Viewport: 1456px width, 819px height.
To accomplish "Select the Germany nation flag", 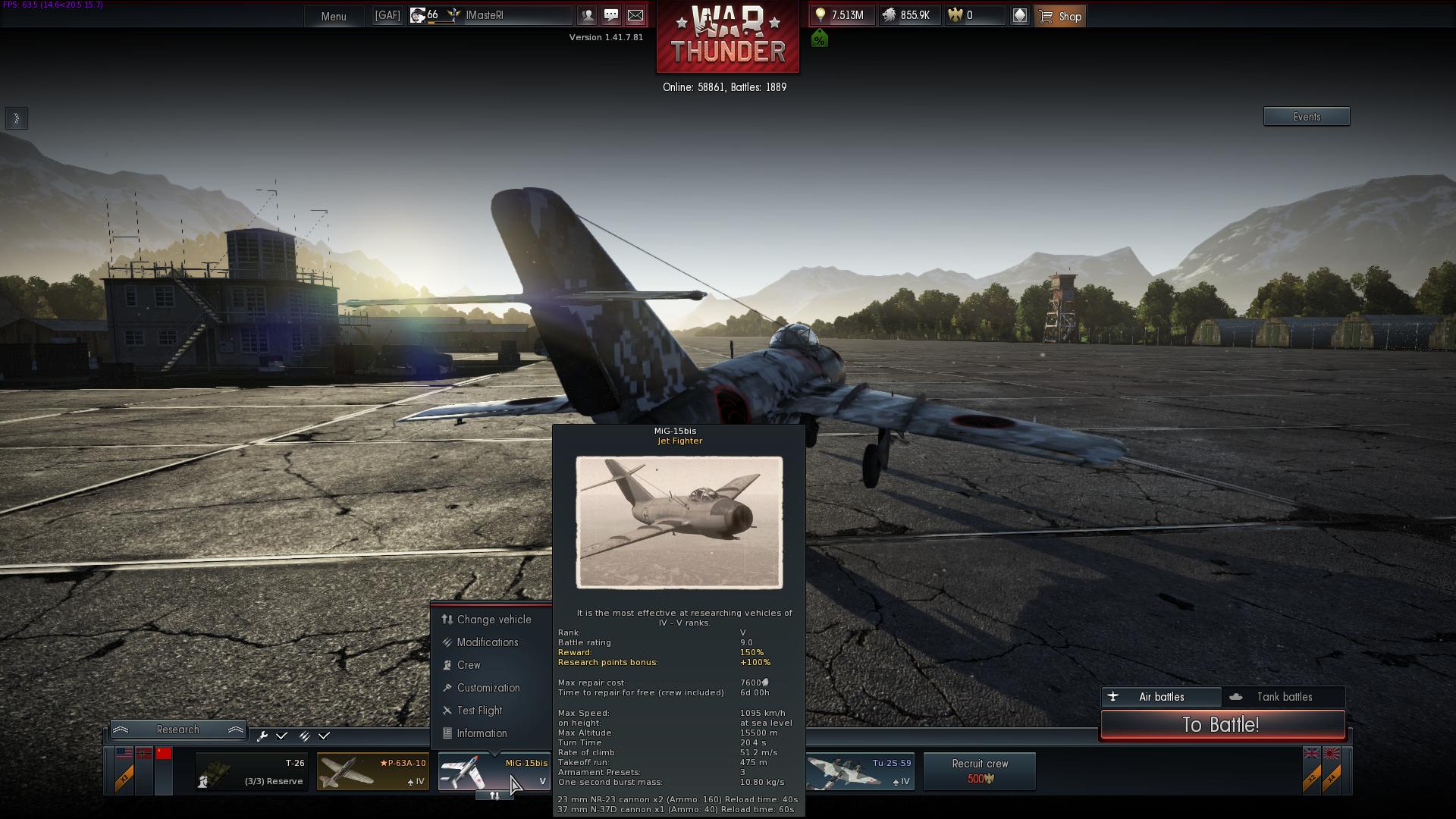I will (x=144, y=753).
